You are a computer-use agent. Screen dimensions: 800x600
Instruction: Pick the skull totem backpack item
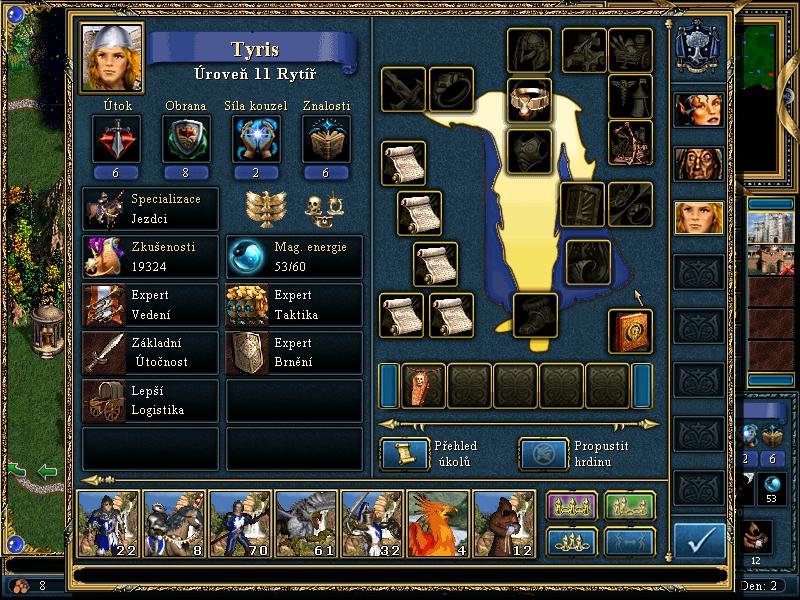click(424, 386)
